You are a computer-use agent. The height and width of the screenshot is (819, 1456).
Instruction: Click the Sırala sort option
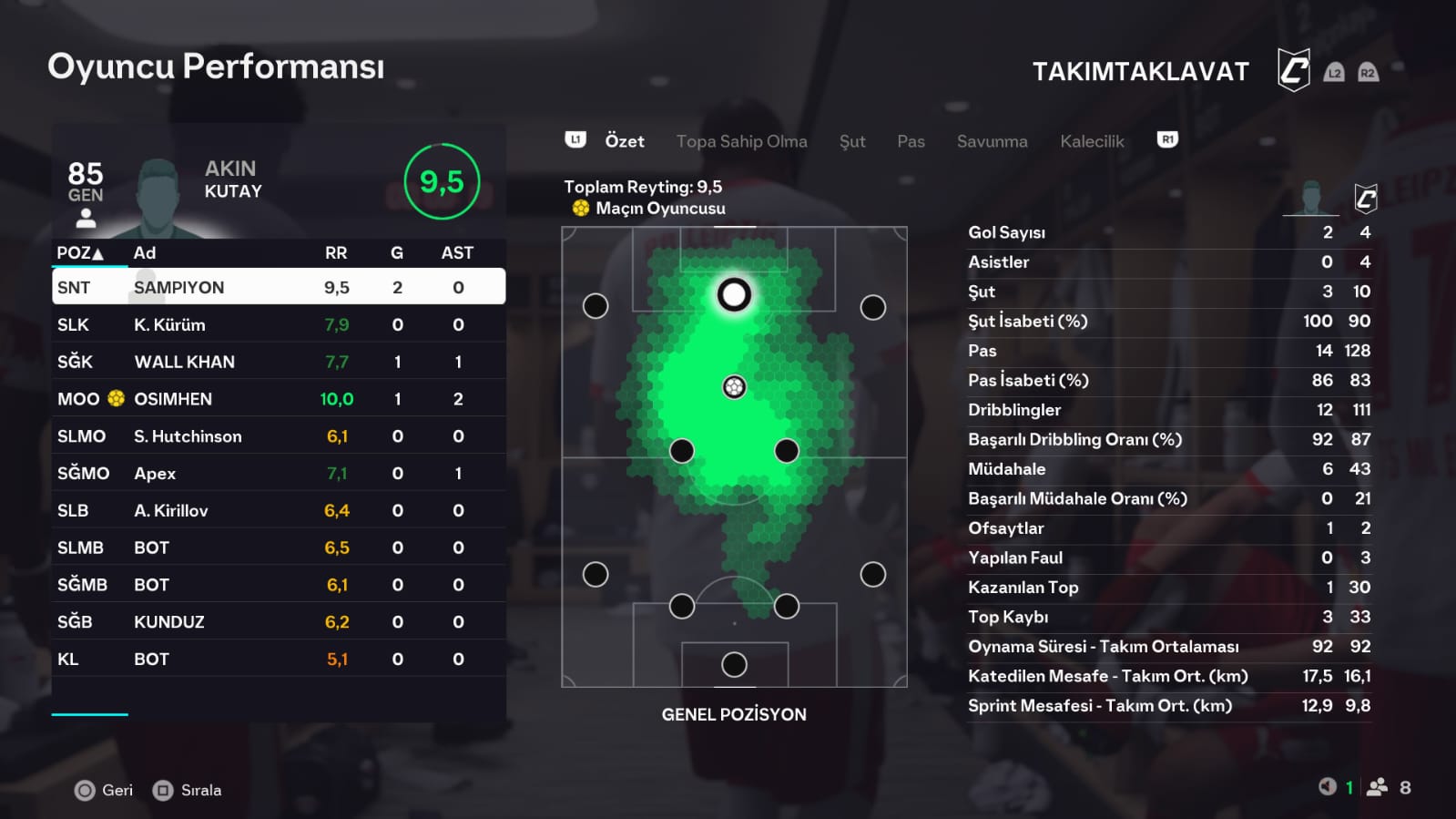pyautogui.click(x=188, y=790)
